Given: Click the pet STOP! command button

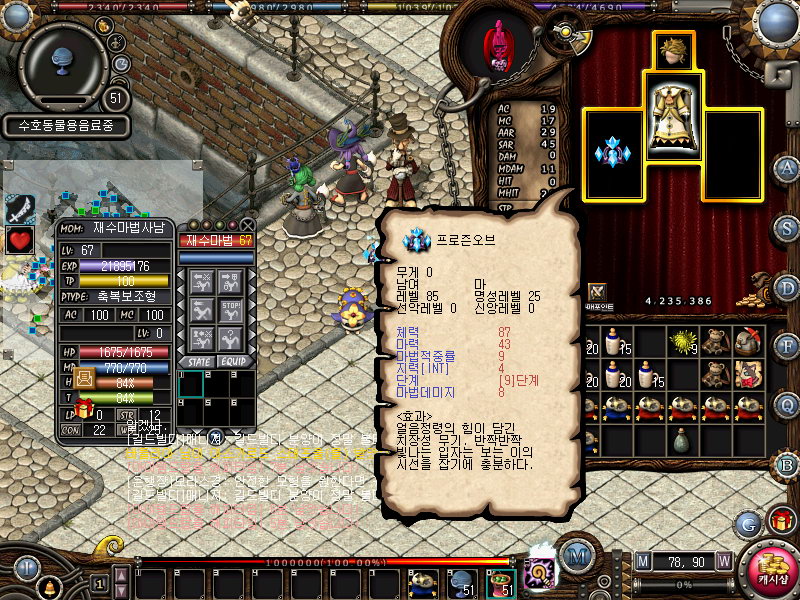Looking at the screenshot, I should pyautogui.click(x=232, y=311).
